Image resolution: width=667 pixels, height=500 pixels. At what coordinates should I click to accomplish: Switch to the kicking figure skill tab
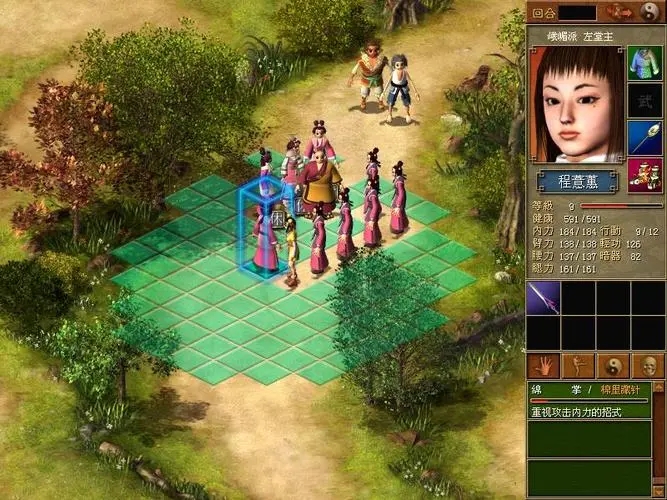point(578,365)
